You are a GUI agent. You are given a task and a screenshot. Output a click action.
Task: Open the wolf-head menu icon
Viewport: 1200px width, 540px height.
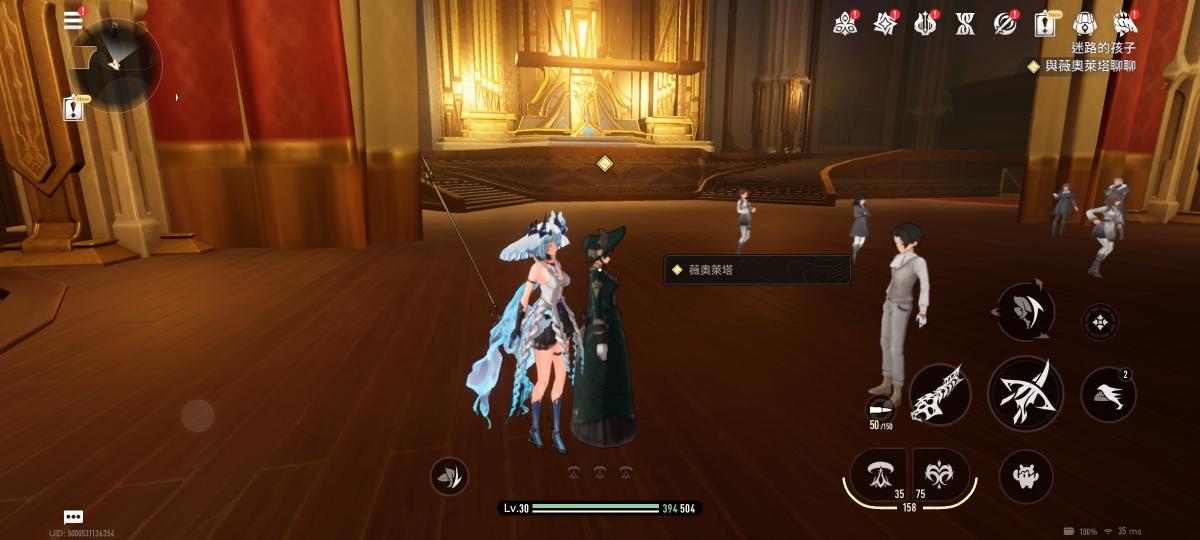coord(1126,23)
